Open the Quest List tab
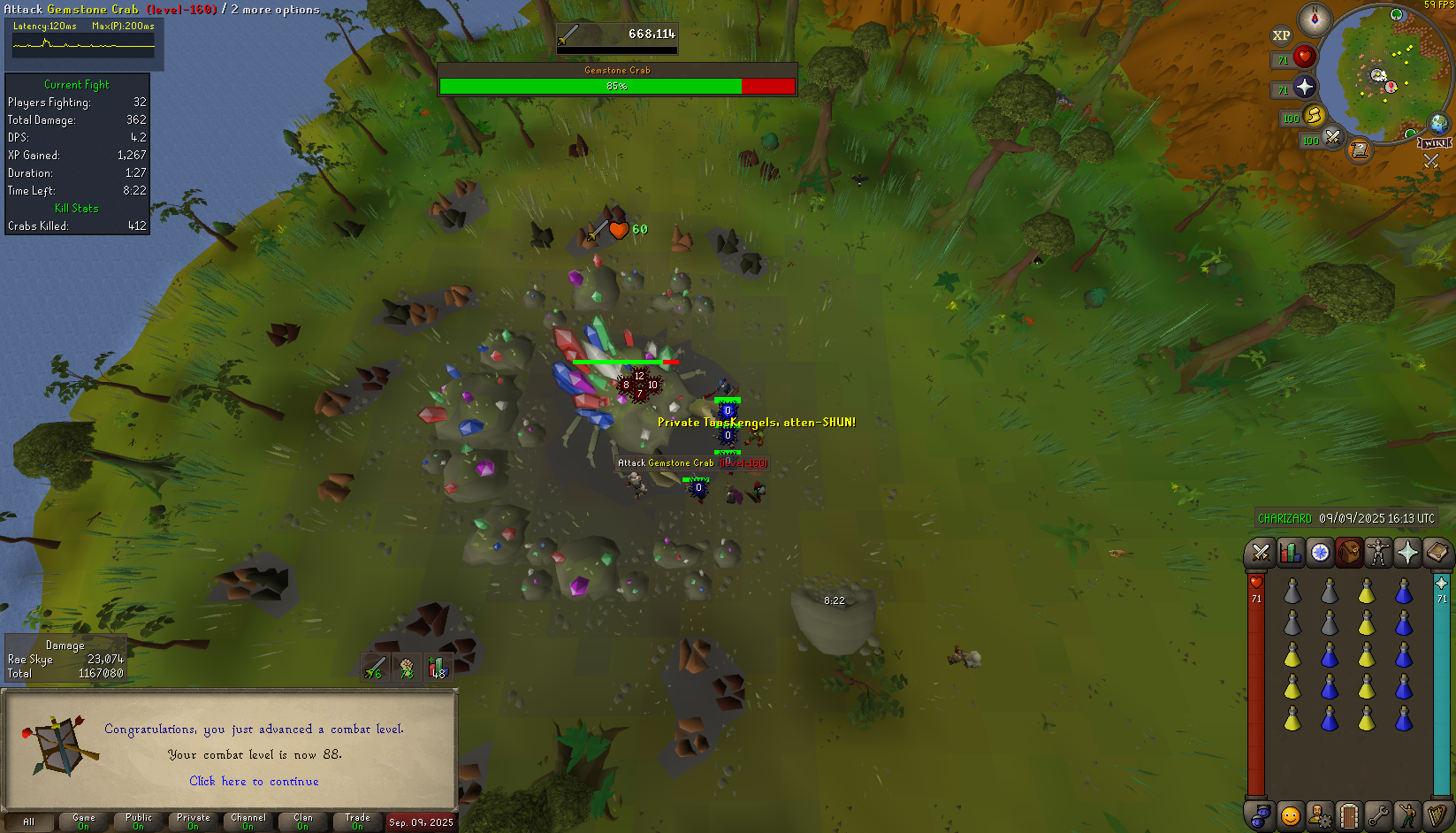The image size is (1456, 833). click(1320, 553)
